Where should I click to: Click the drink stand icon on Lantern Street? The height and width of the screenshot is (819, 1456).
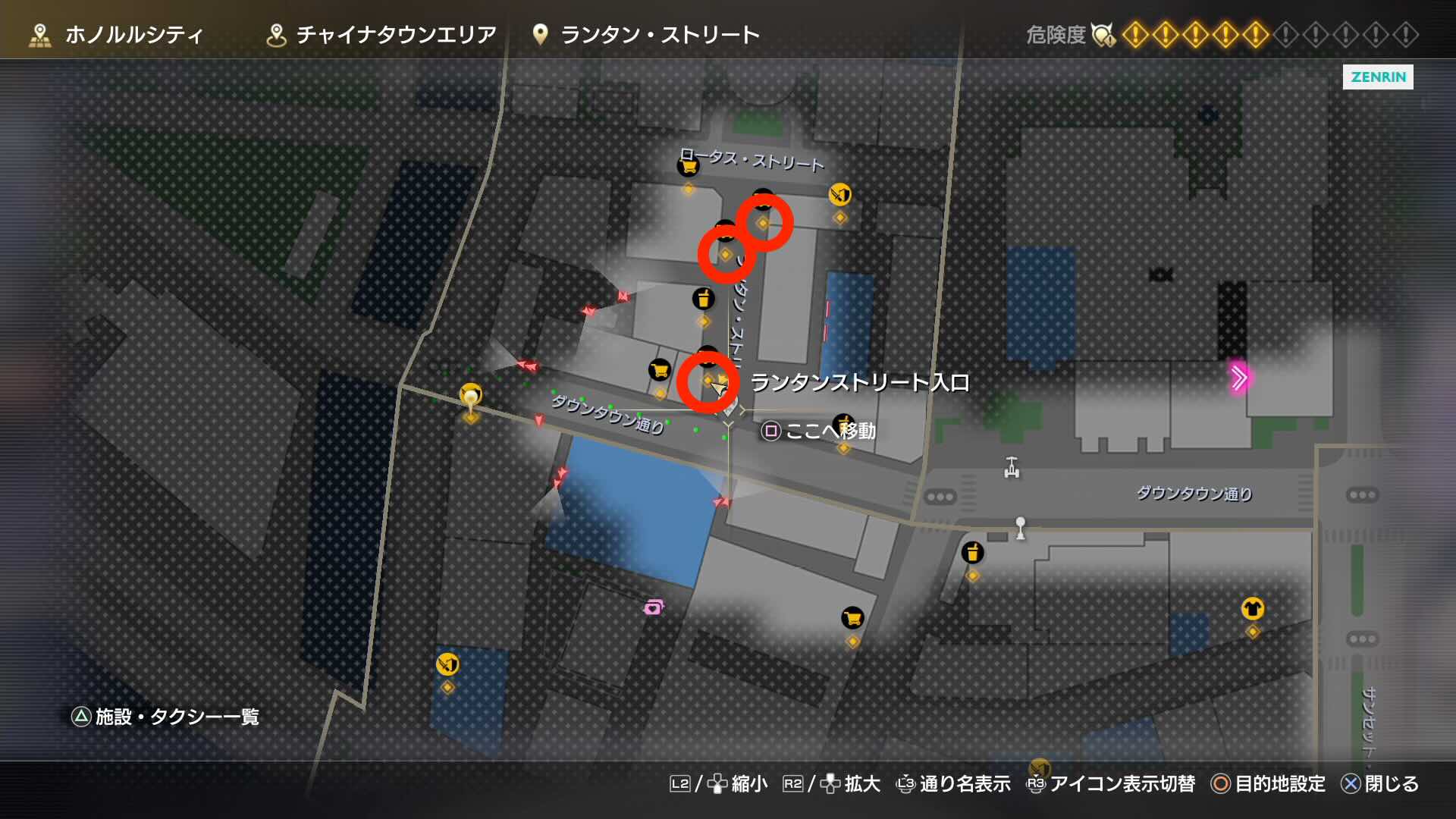tap(704, 299)
